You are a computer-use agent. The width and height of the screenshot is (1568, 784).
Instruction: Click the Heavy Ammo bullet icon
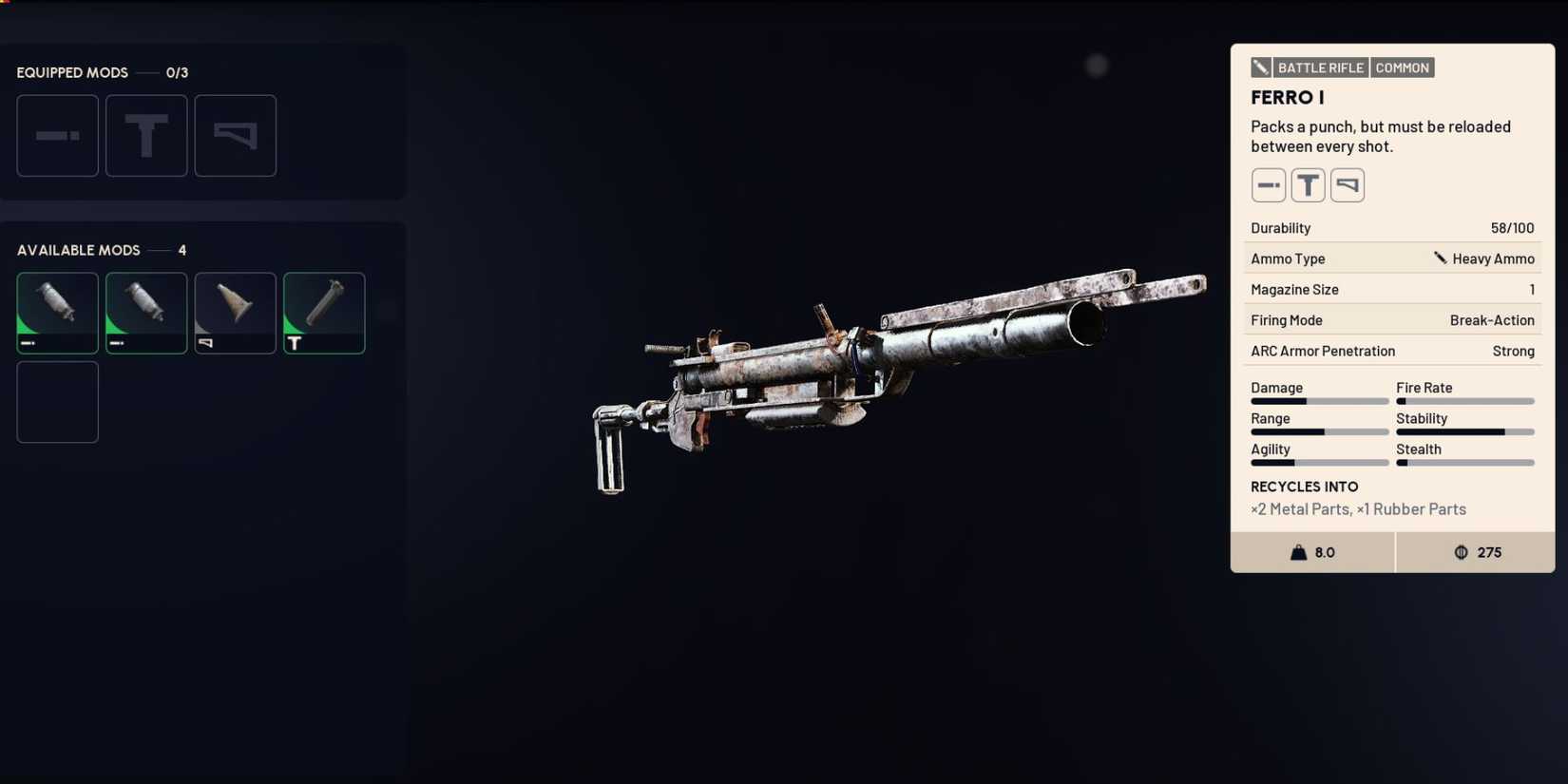[1438, 258]
